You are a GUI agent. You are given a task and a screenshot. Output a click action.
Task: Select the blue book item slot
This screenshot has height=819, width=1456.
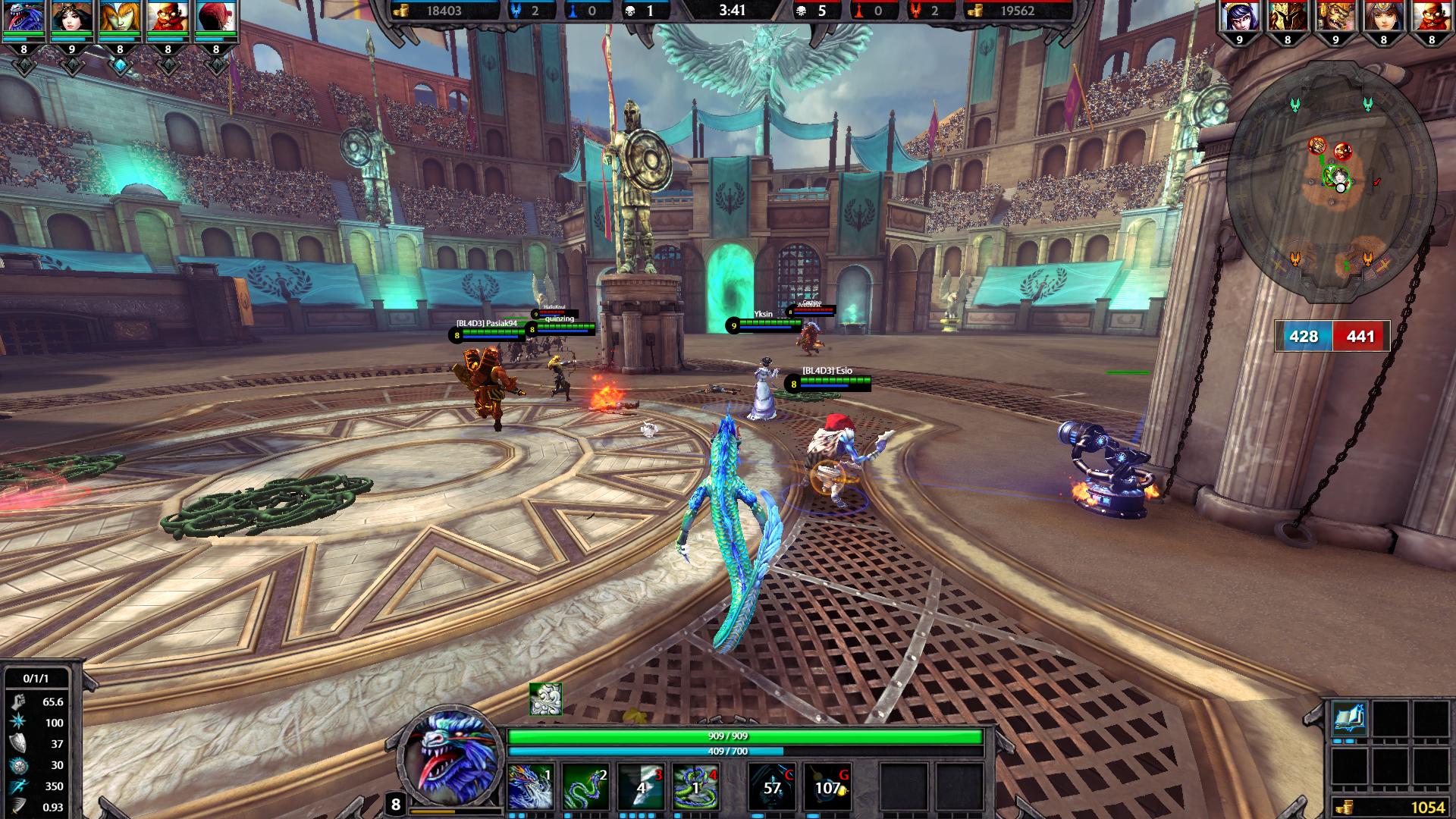click(x=1350, y=719)
